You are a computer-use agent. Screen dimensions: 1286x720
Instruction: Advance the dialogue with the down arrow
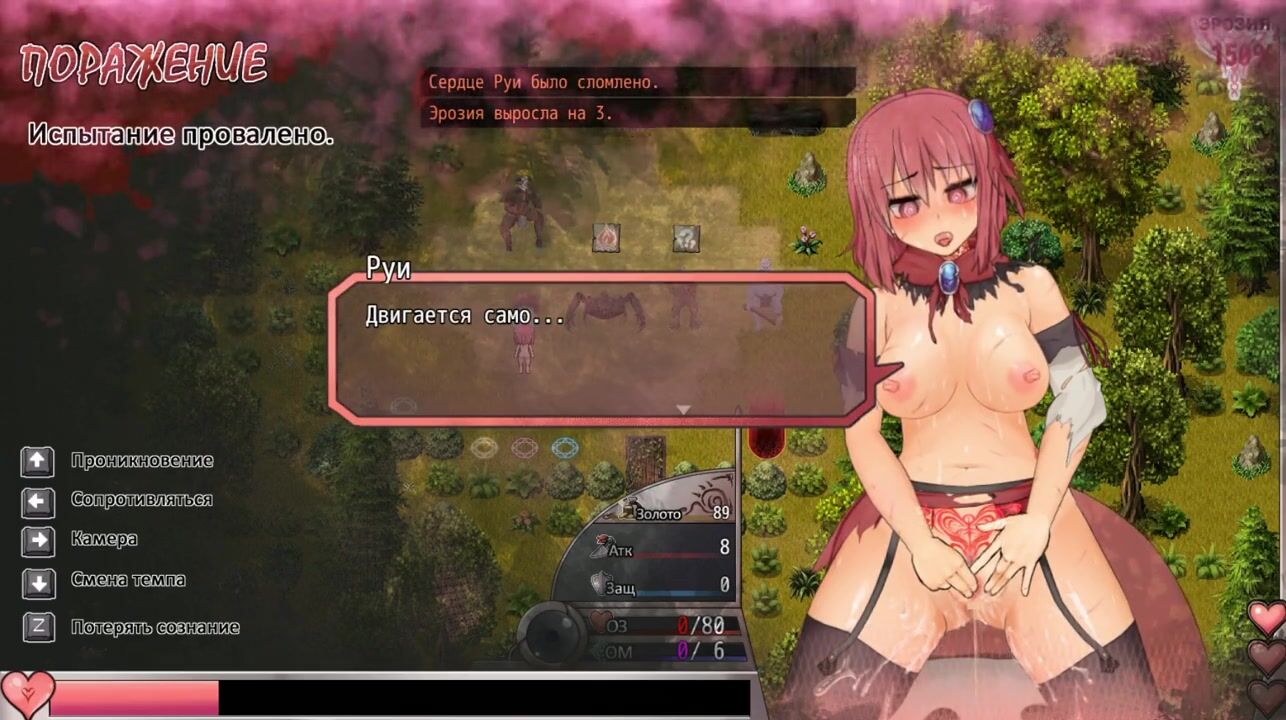pos(683,409)
